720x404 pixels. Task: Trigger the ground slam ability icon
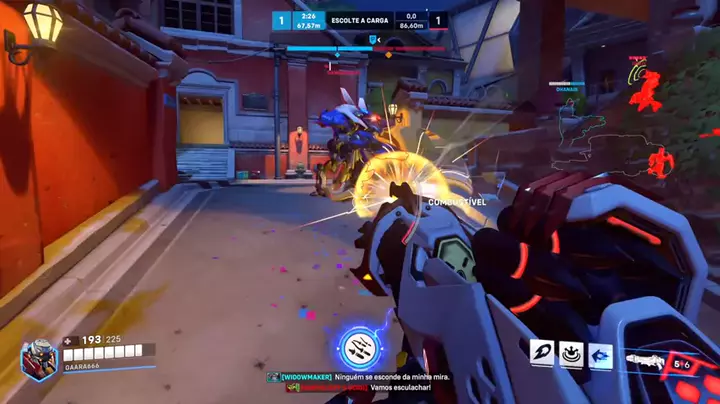(572, 353)
